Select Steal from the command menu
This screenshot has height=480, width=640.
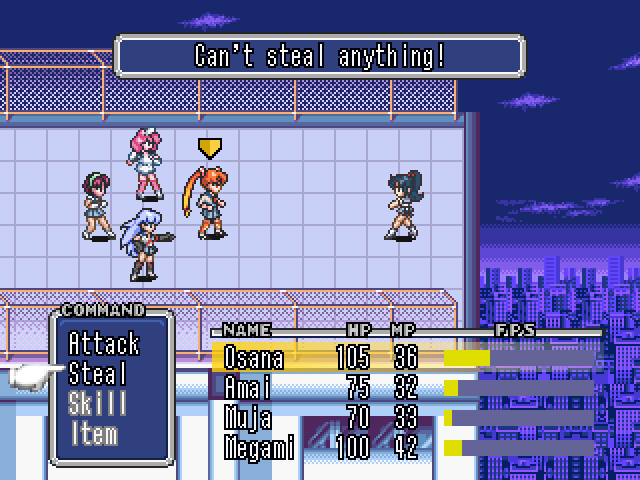pos(98,375)
